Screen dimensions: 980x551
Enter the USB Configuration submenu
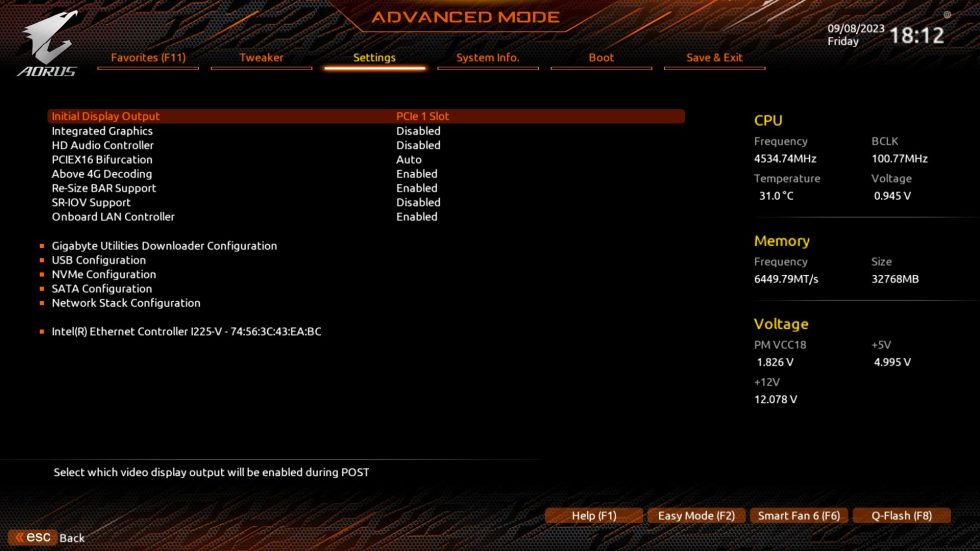point(99,260)
